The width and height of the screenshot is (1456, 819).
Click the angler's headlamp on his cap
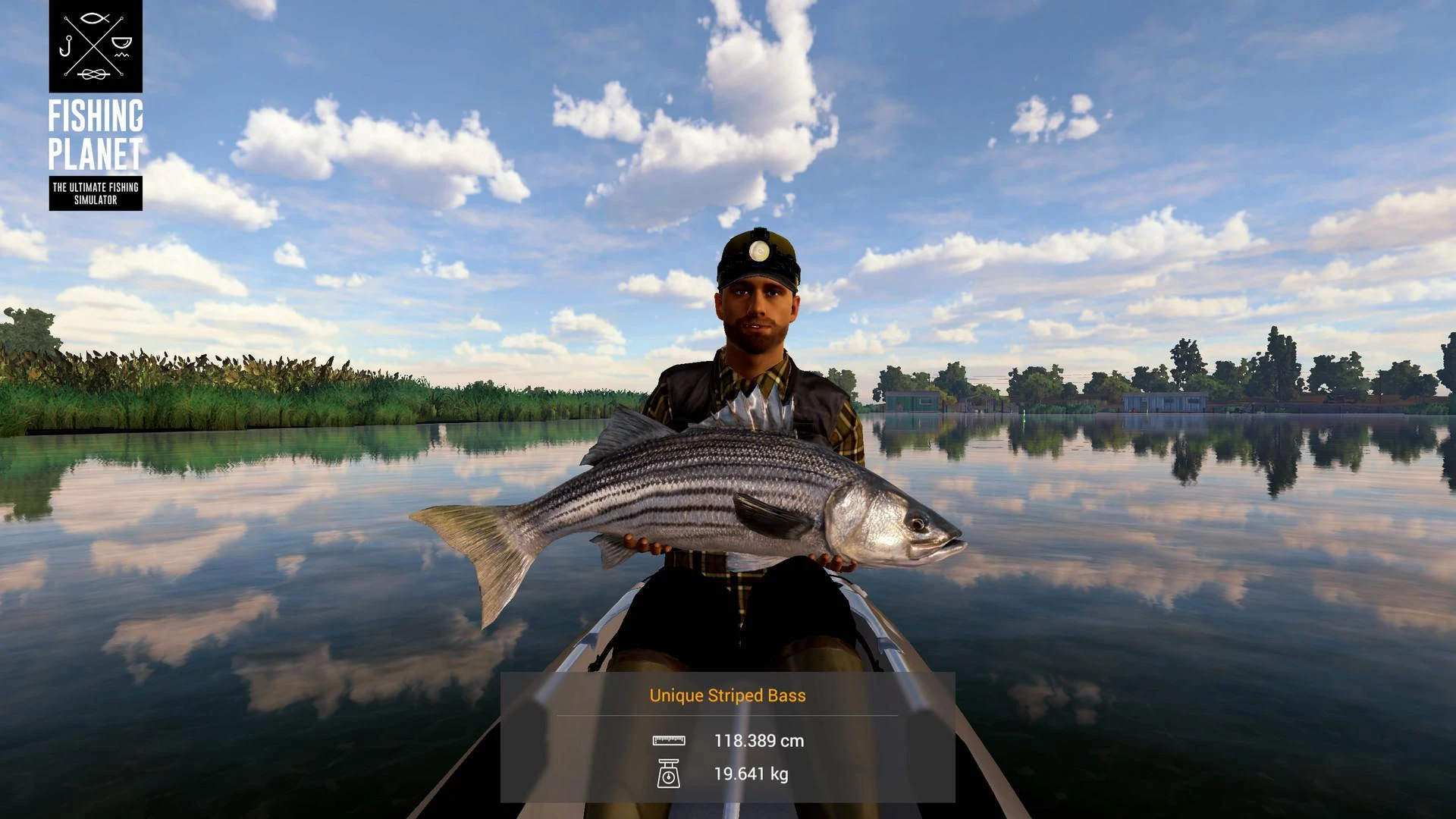[758, 250]
